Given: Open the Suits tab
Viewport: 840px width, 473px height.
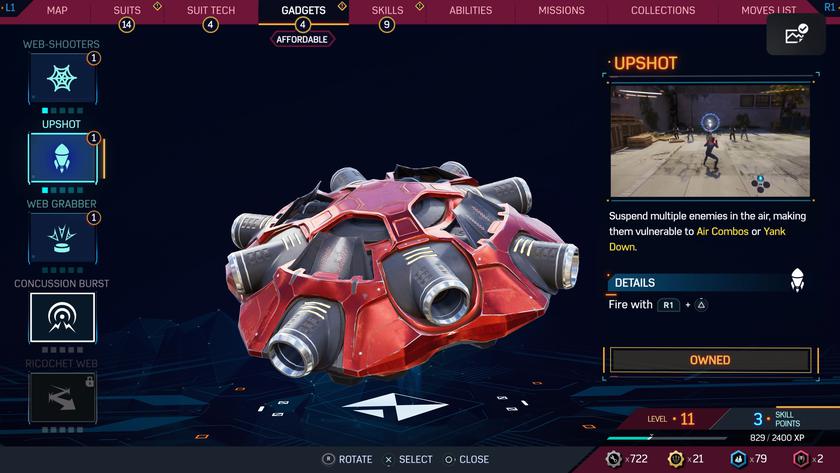Looking at the screenshot, I should (x=127, y=11).
